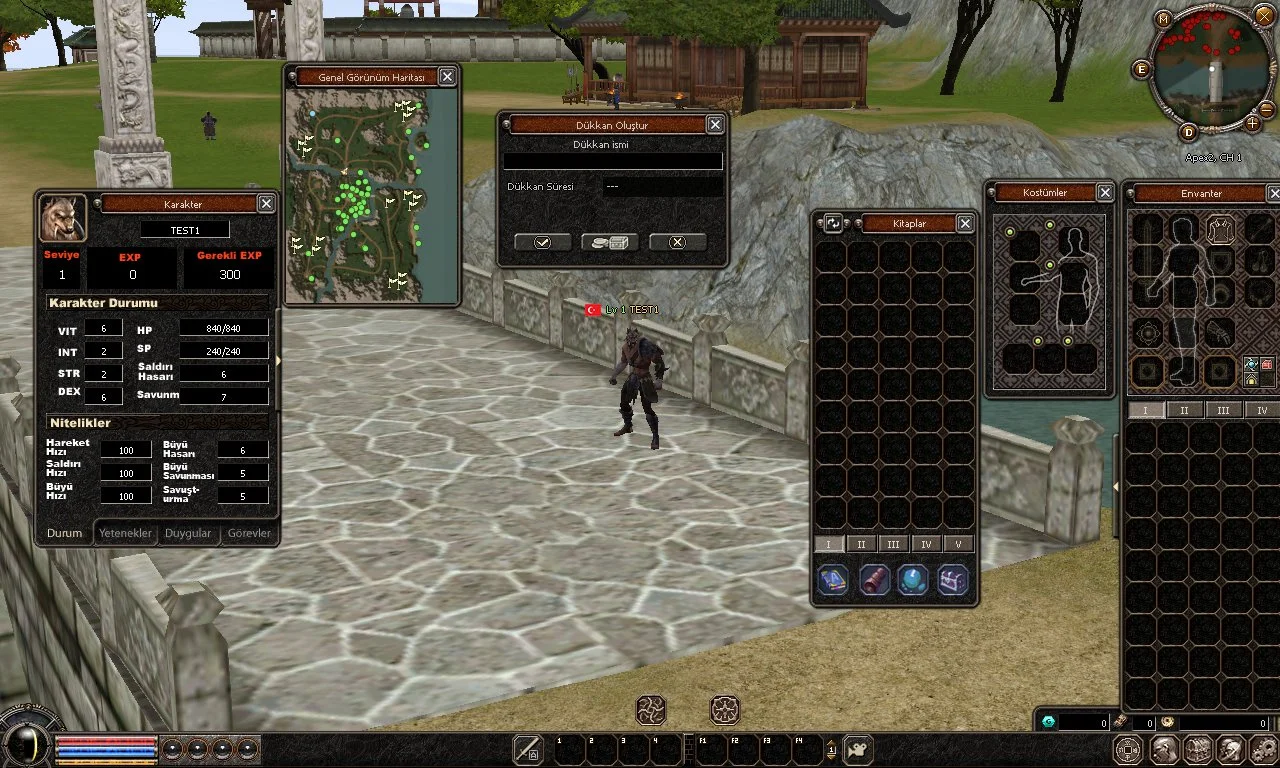Image resolution: width=1280 pixels, height=768 pixels.
Task: Switch to the Yetenekler tab
Action: tap(125, 533)
